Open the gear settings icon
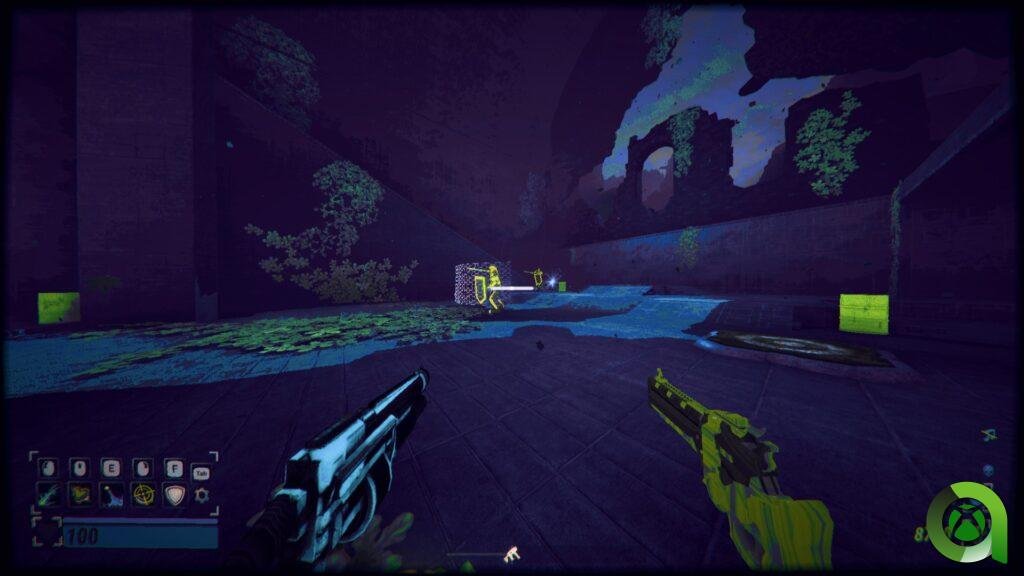 pyautogui.click(x=203, y=494)
